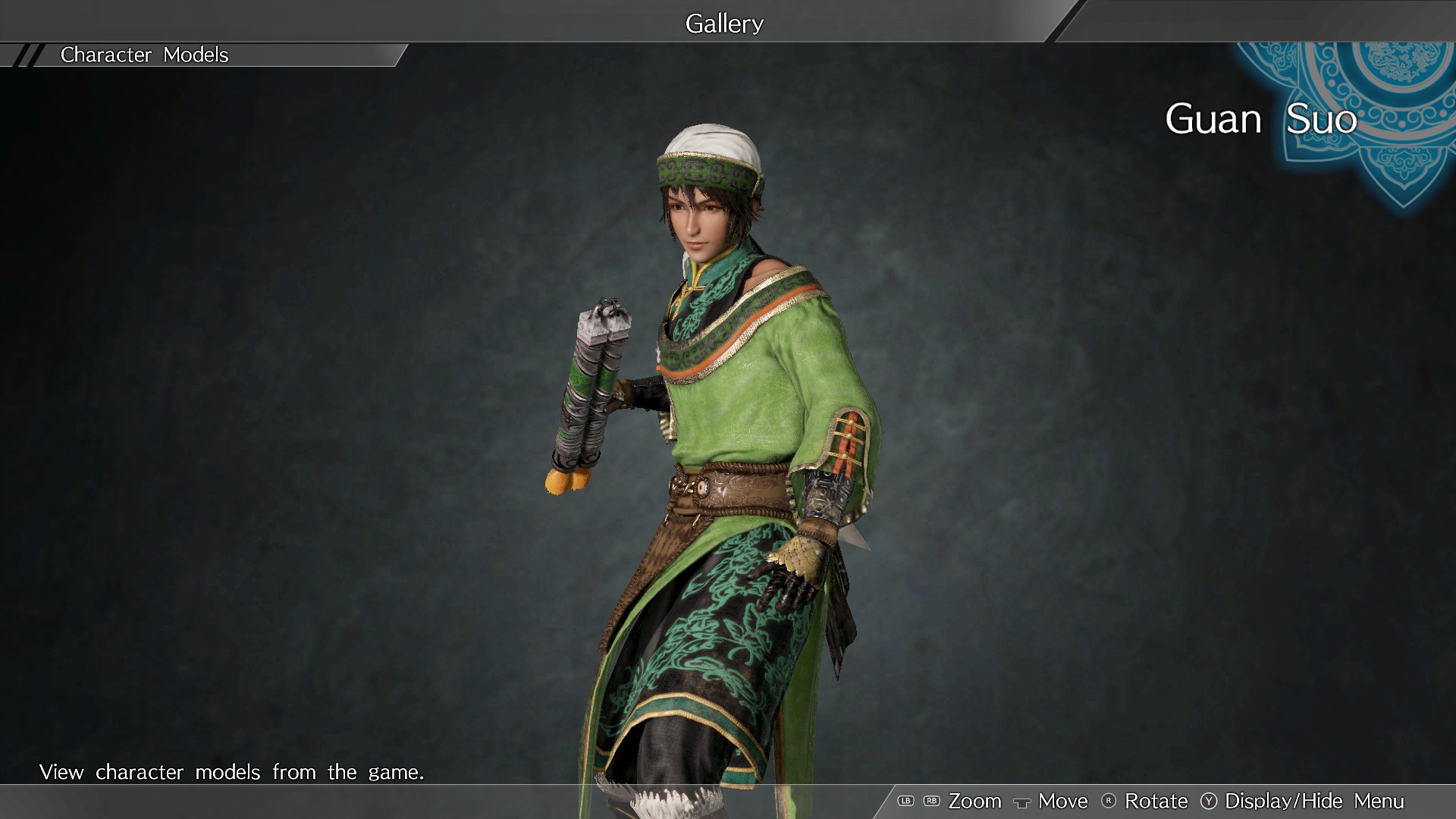This screenshot has height=819, width=1456.
Task: Open the Gallery menu header
Action: [724, 23]
